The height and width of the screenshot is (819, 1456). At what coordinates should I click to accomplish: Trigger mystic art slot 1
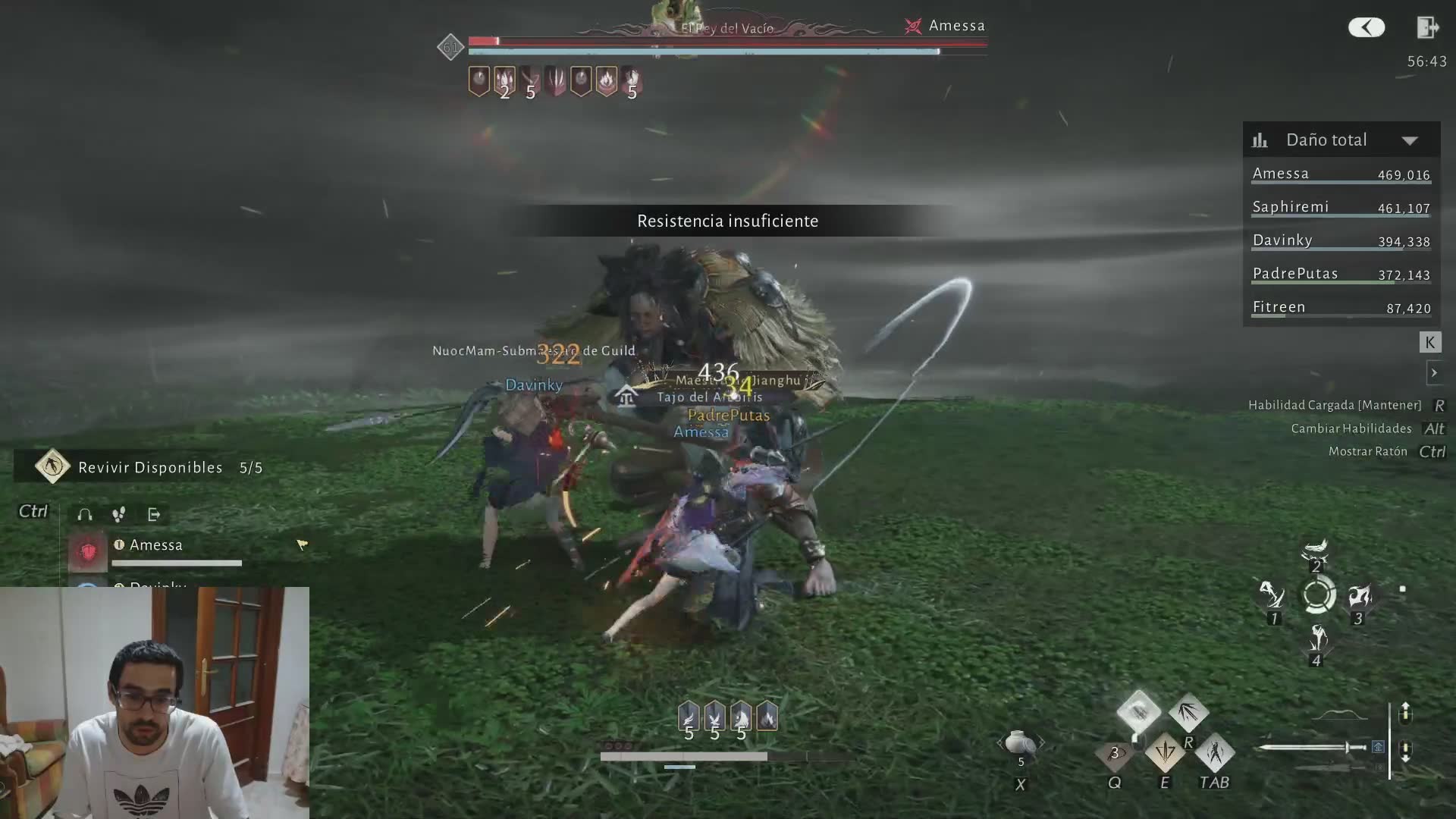click(1272, 596)
